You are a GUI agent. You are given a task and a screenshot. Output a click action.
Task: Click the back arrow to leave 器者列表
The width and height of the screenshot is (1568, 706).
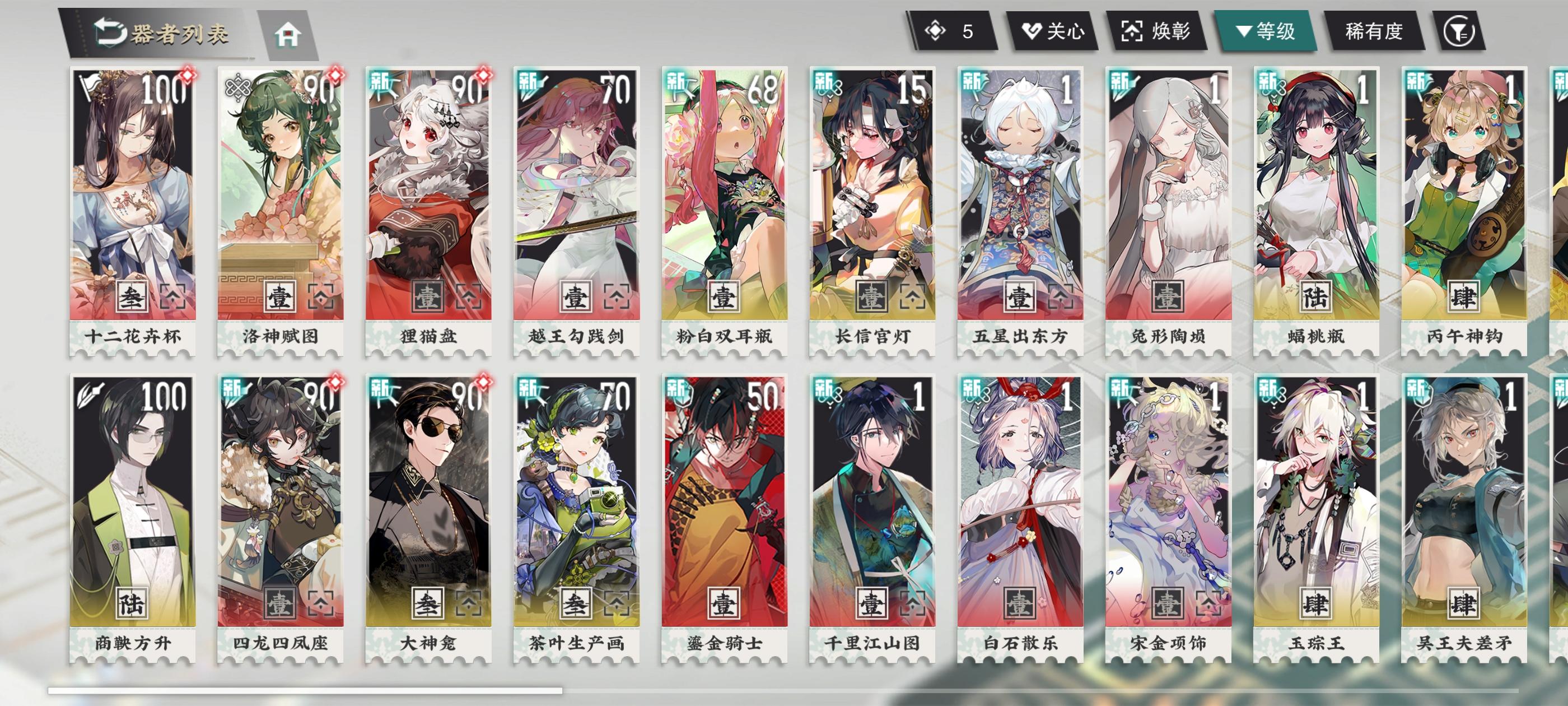[x=110, y=34]
